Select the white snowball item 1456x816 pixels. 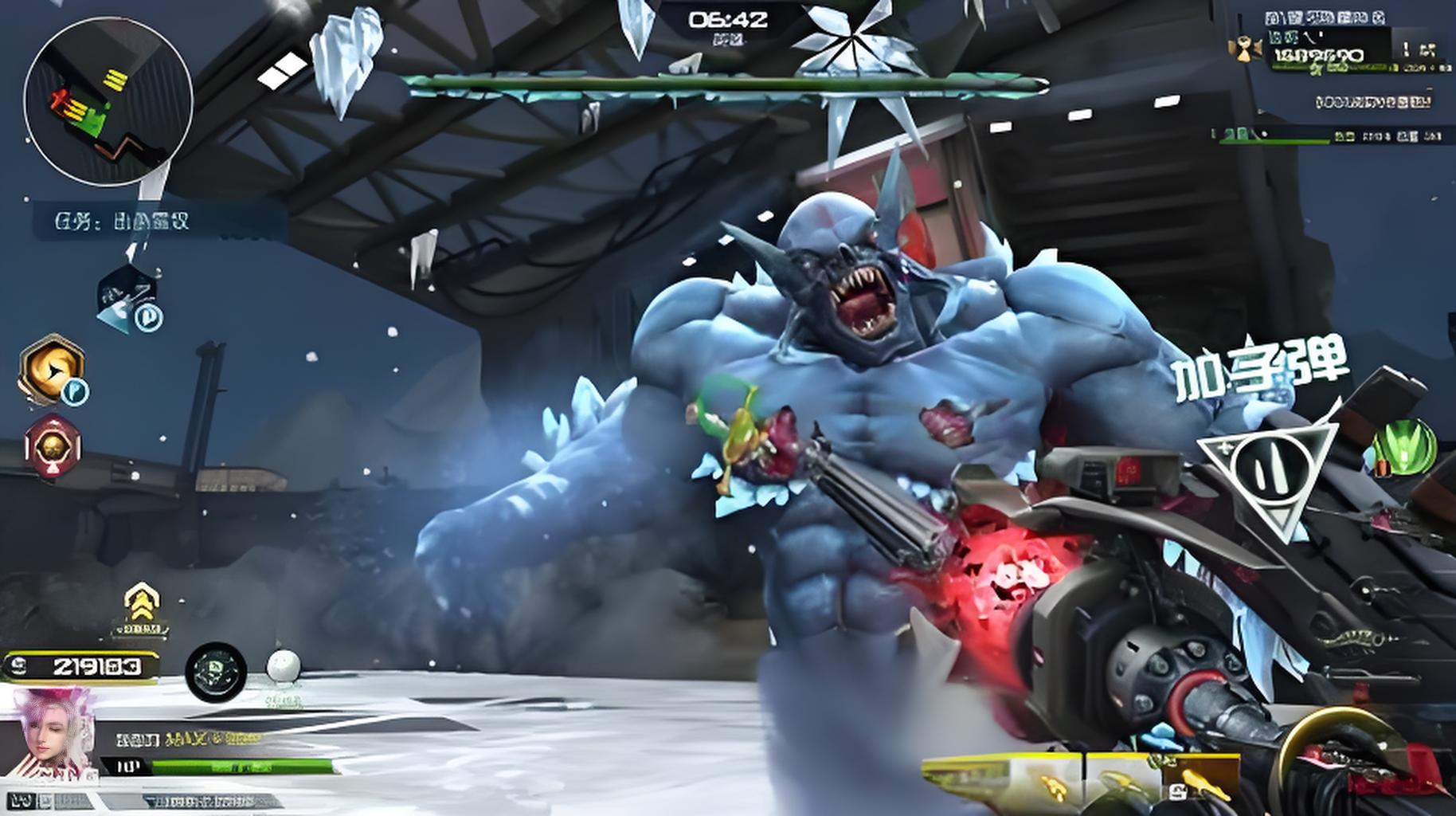coord(283,668)
